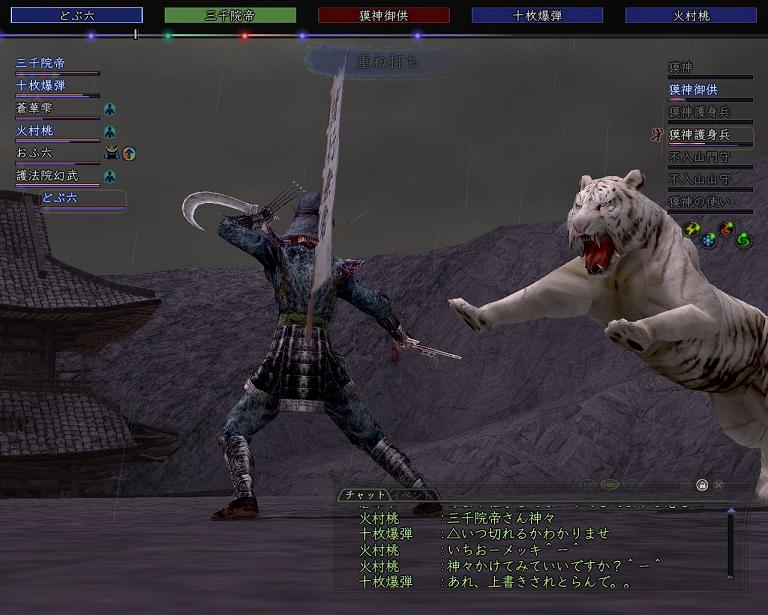The image size is (768, 615).
Task: Click the red flame swirl status icon
Action: pos(727,228)
